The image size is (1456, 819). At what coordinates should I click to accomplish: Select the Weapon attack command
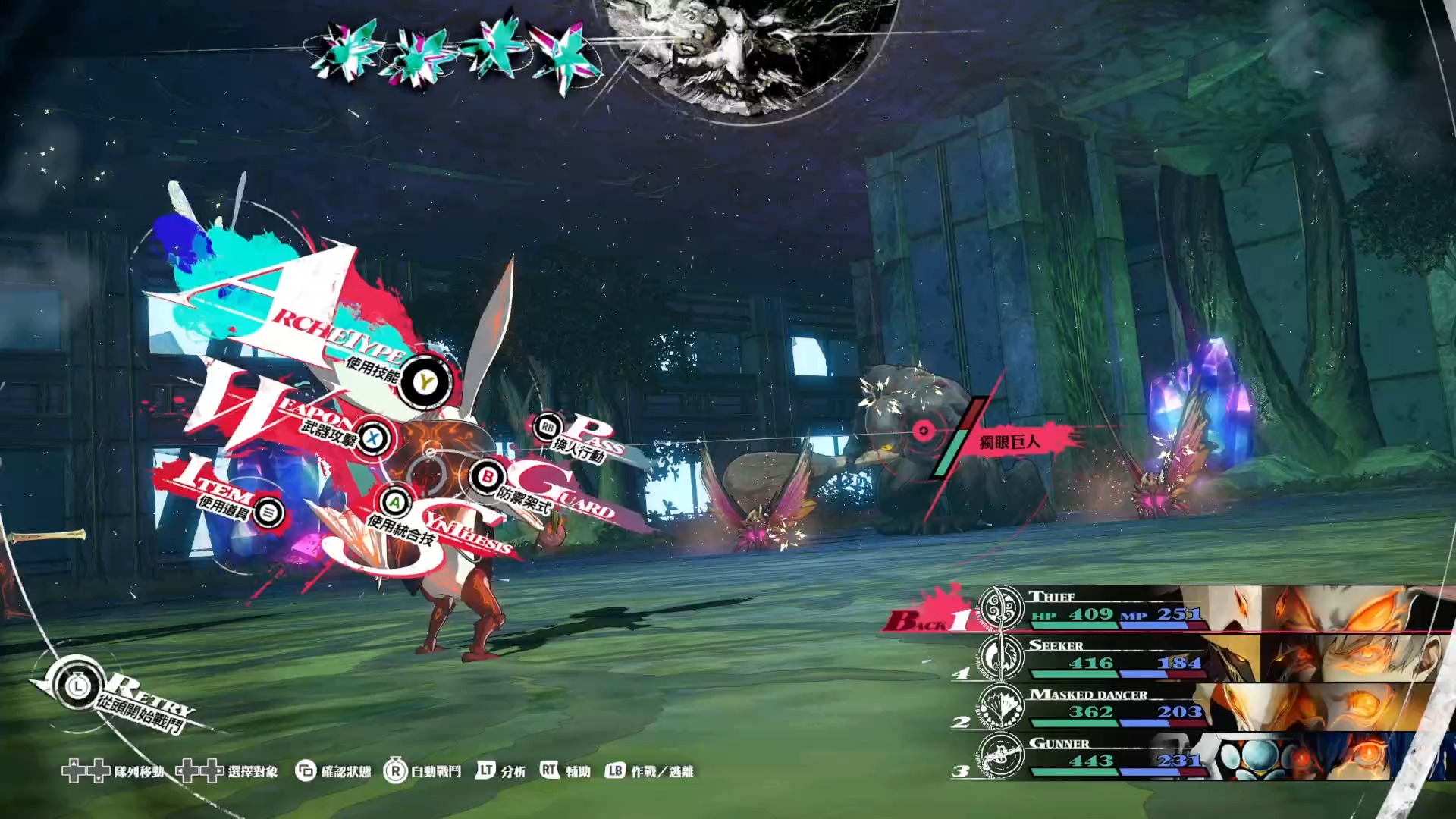[x=372, y=438]
